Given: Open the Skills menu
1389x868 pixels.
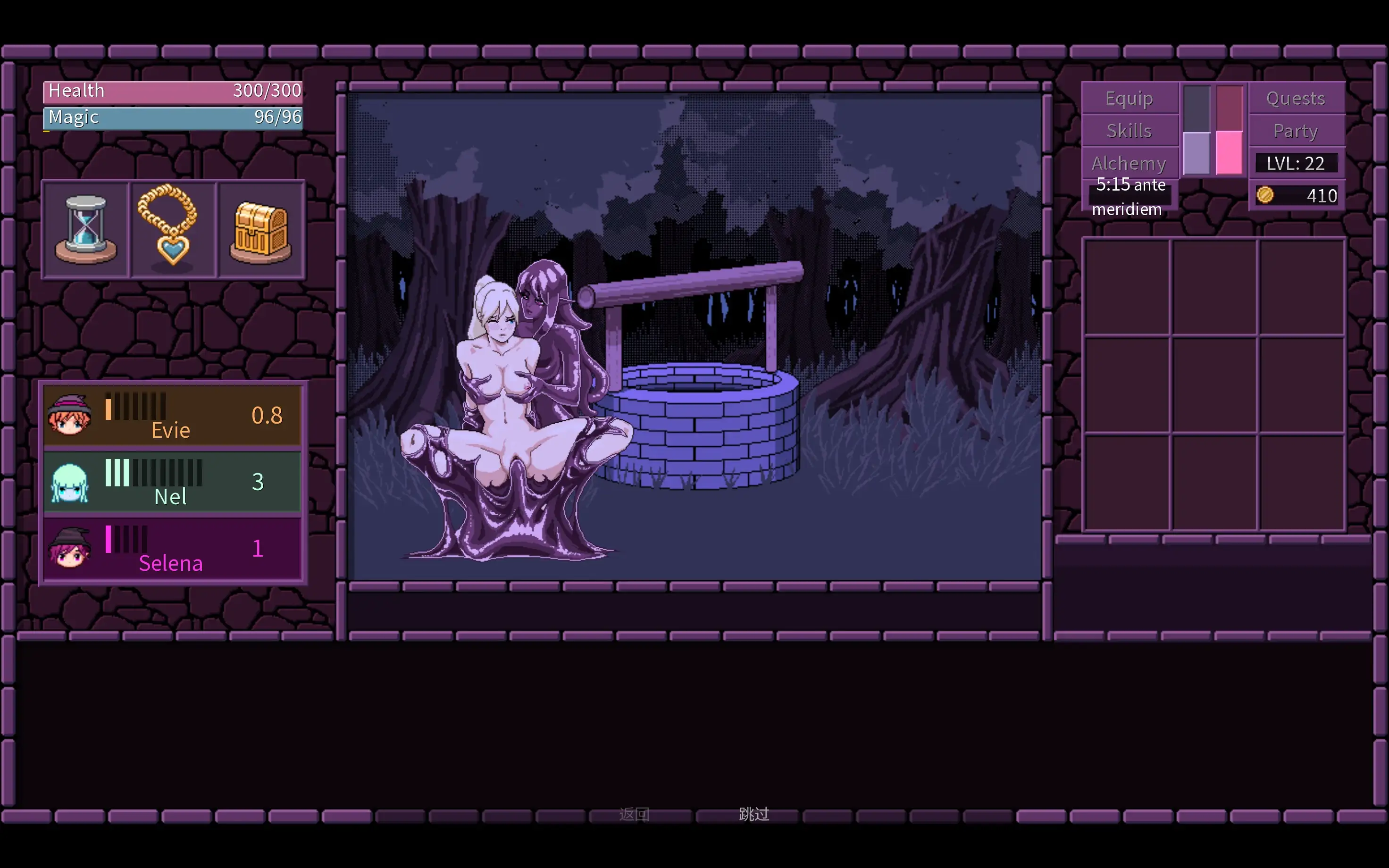Looking at the screenshot, I should [x=1129, y=131].
